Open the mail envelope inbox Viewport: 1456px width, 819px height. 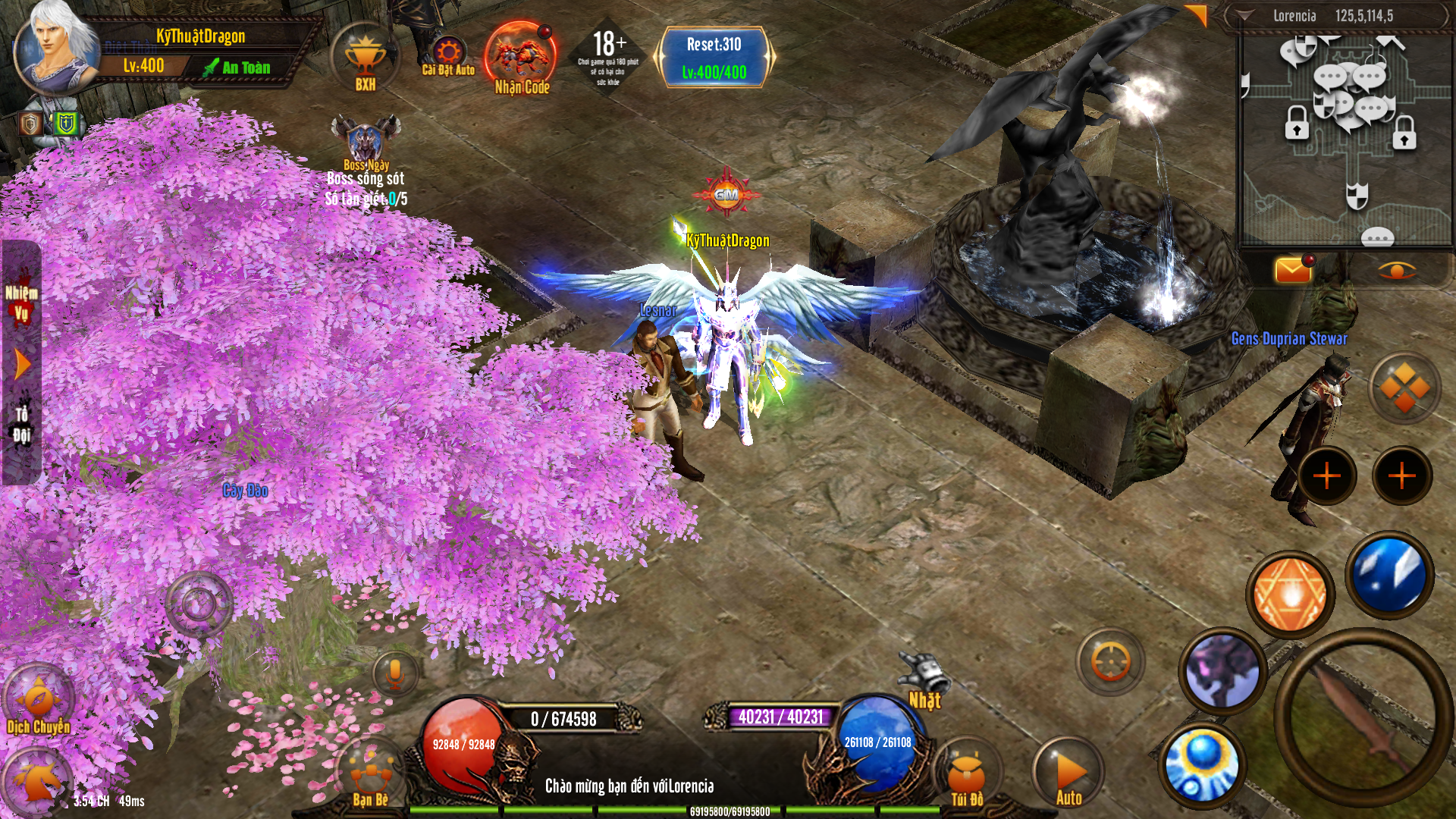point(1293,270)
